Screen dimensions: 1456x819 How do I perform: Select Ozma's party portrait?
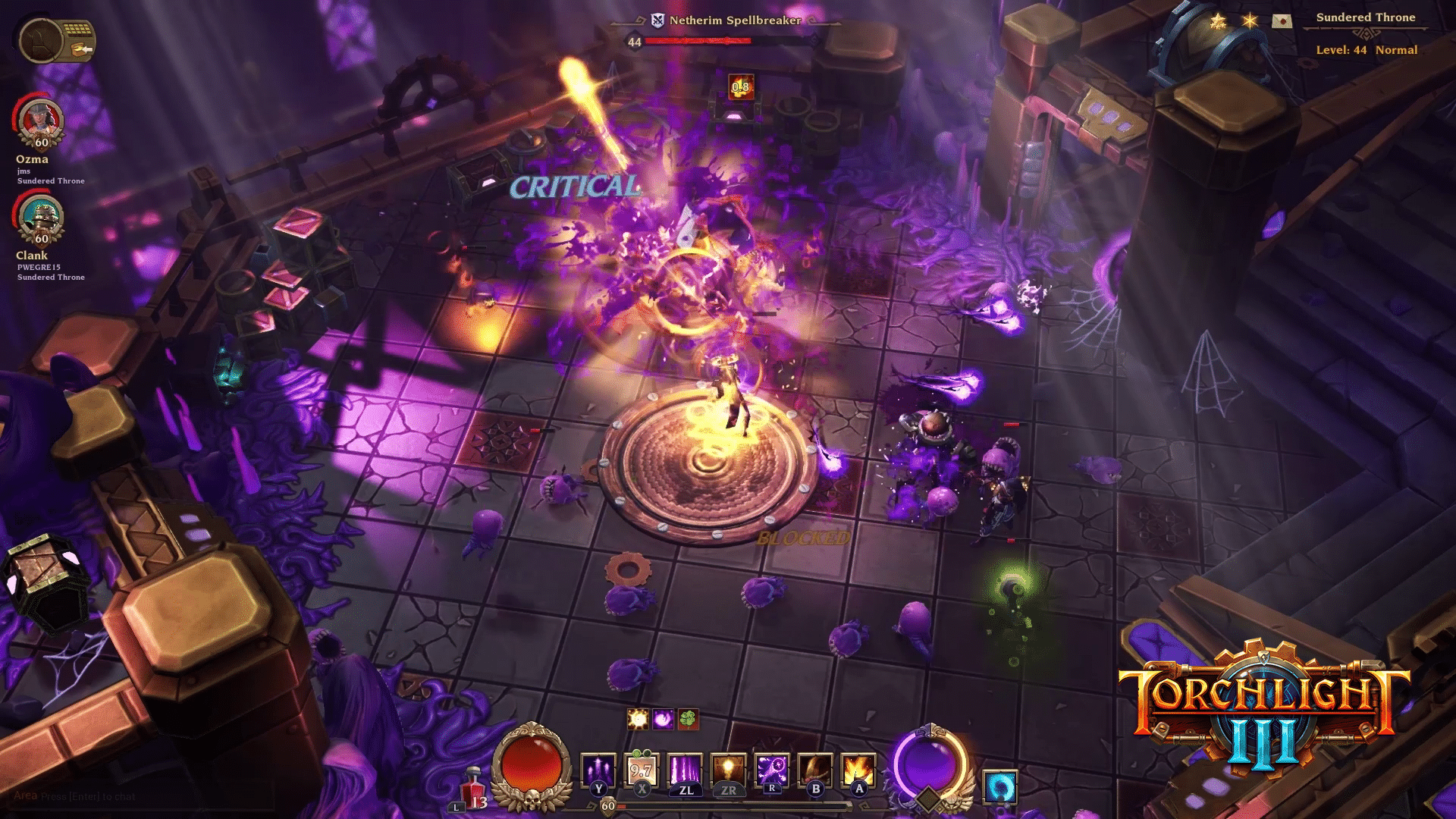coord(41,121)
